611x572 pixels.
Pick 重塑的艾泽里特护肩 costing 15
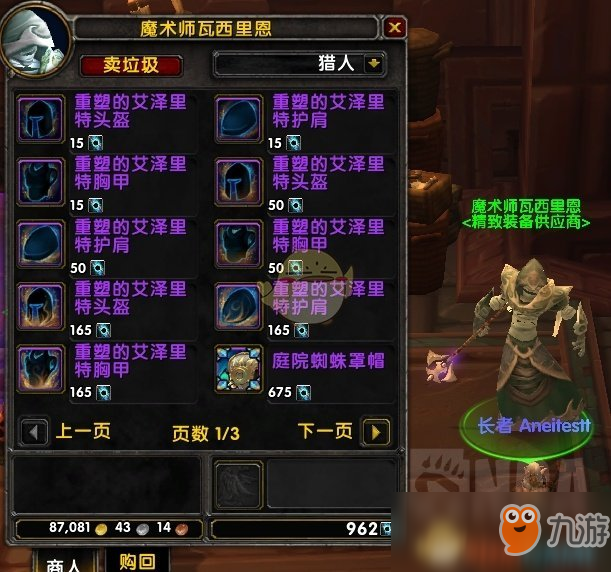pos(238,115)
